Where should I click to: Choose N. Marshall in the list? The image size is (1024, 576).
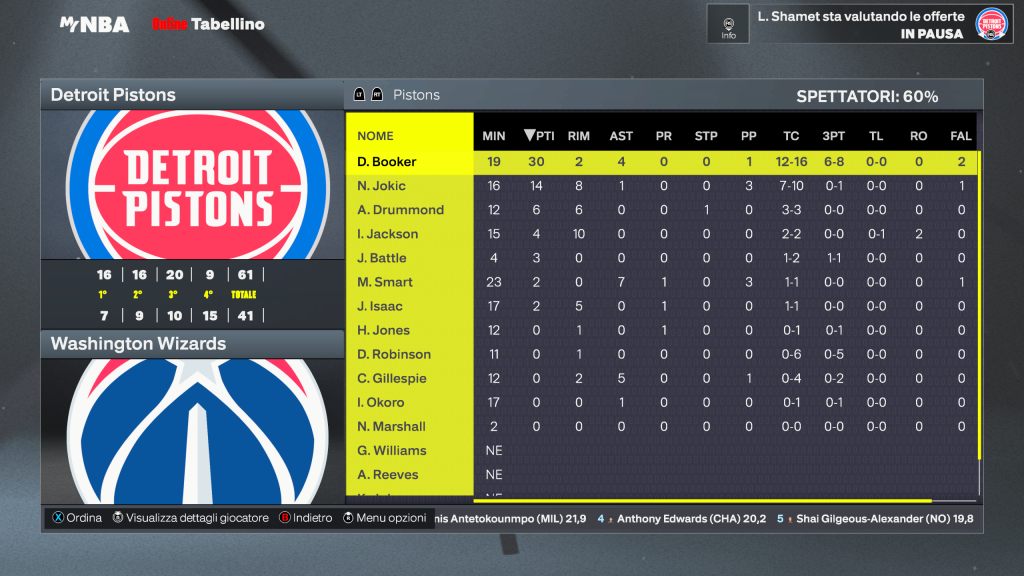[392, 426]
